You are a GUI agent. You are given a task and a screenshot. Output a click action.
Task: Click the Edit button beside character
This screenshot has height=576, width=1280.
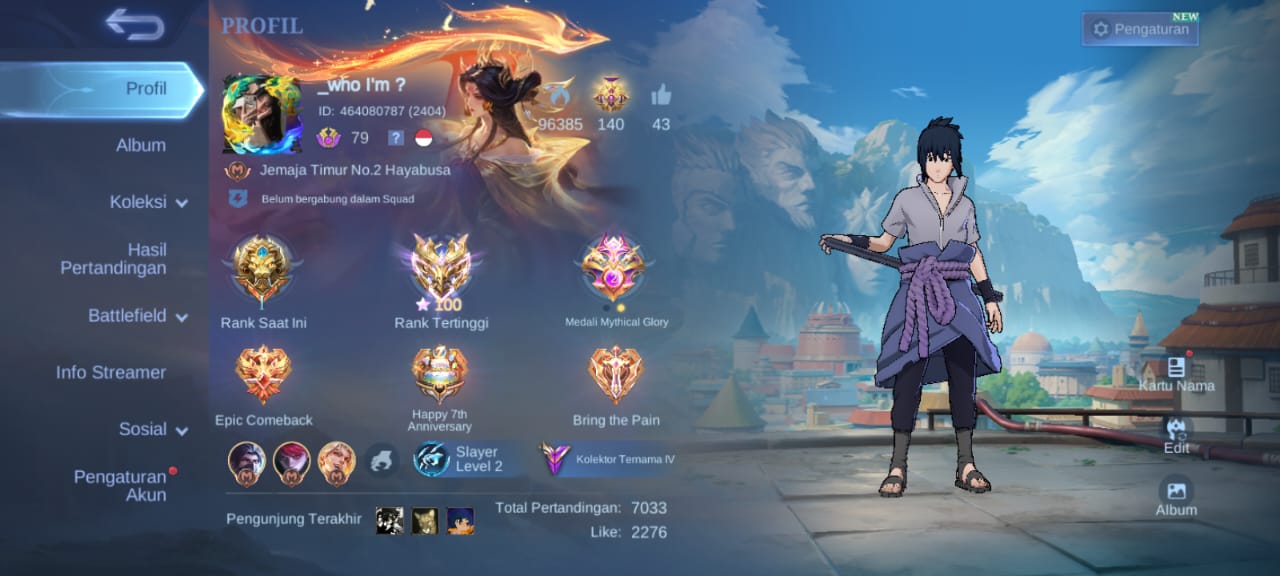pyautogui.click(x=1176, y=435)
